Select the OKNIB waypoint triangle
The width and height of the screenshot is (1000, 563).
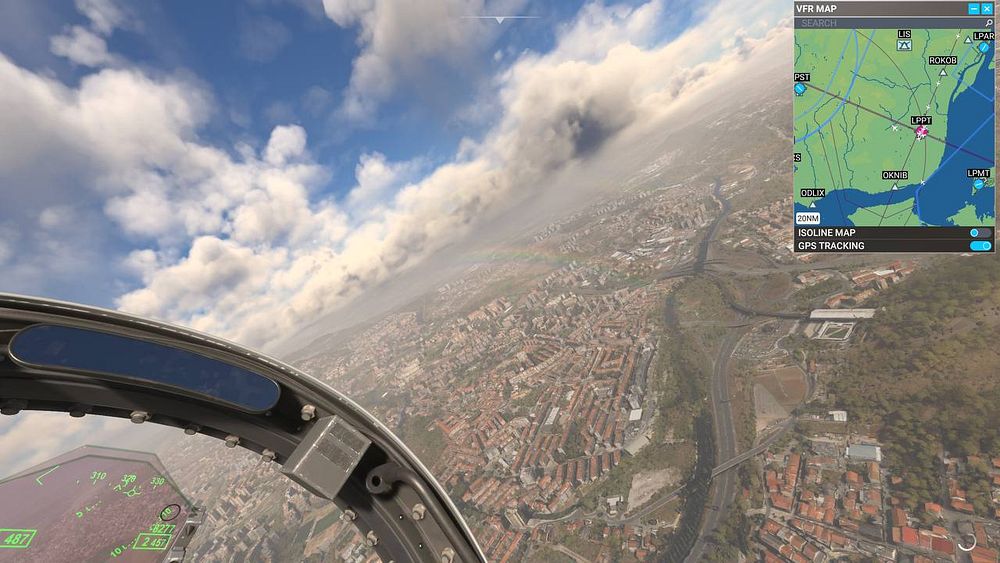pos(895,187)
